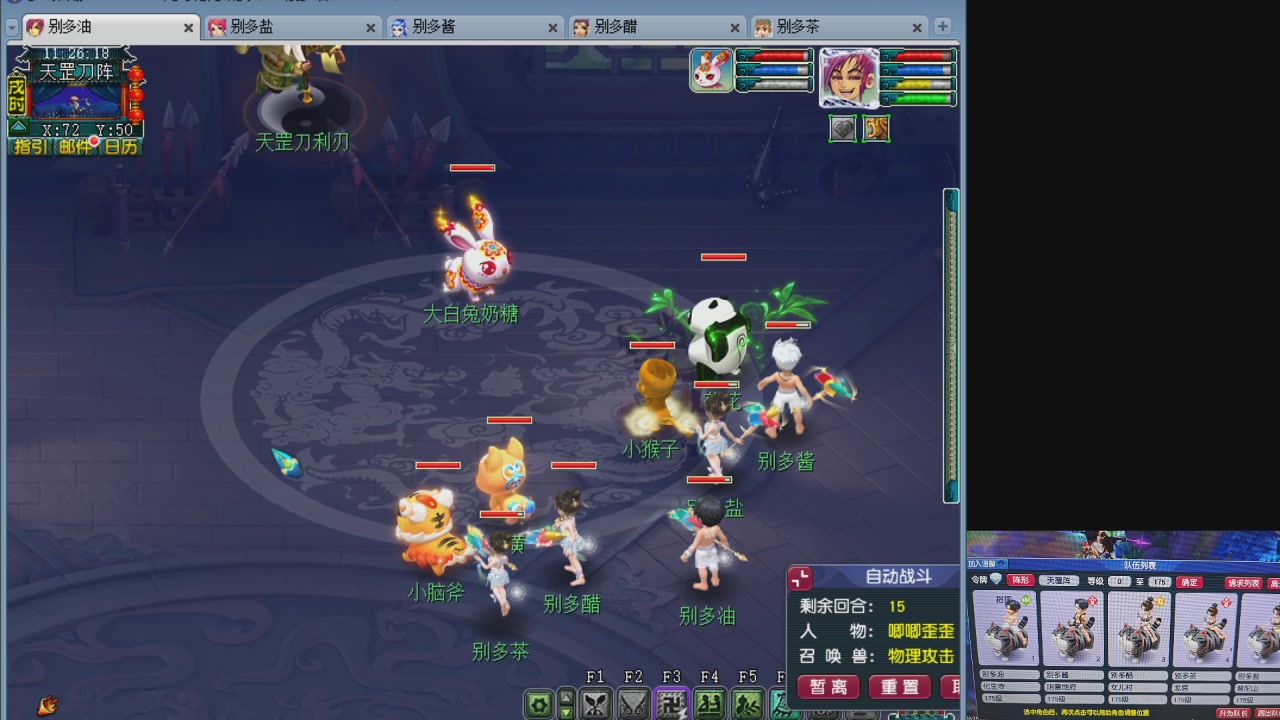Select the F5 herb skill icon
This screenshot has height=720, width=1280.
point(747,703)
